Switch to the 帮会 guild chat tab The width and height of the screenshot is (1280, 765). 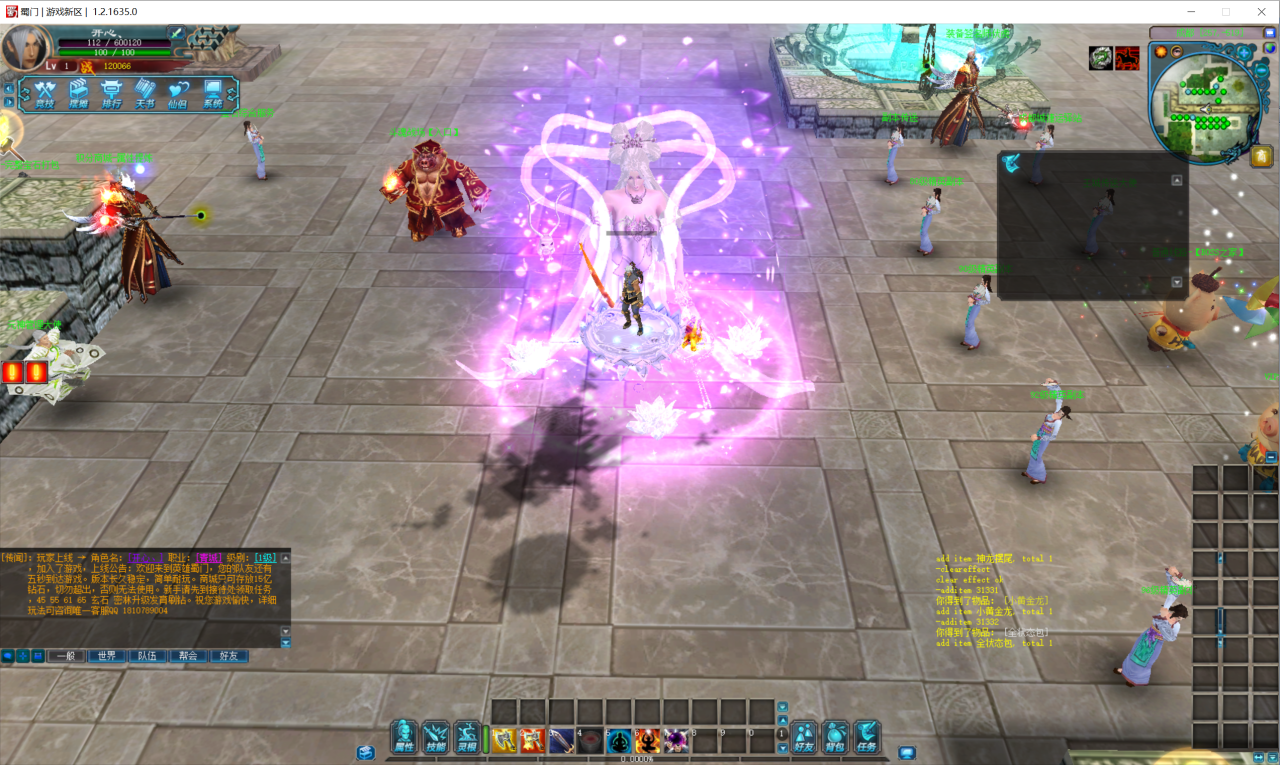click(188, 656)
